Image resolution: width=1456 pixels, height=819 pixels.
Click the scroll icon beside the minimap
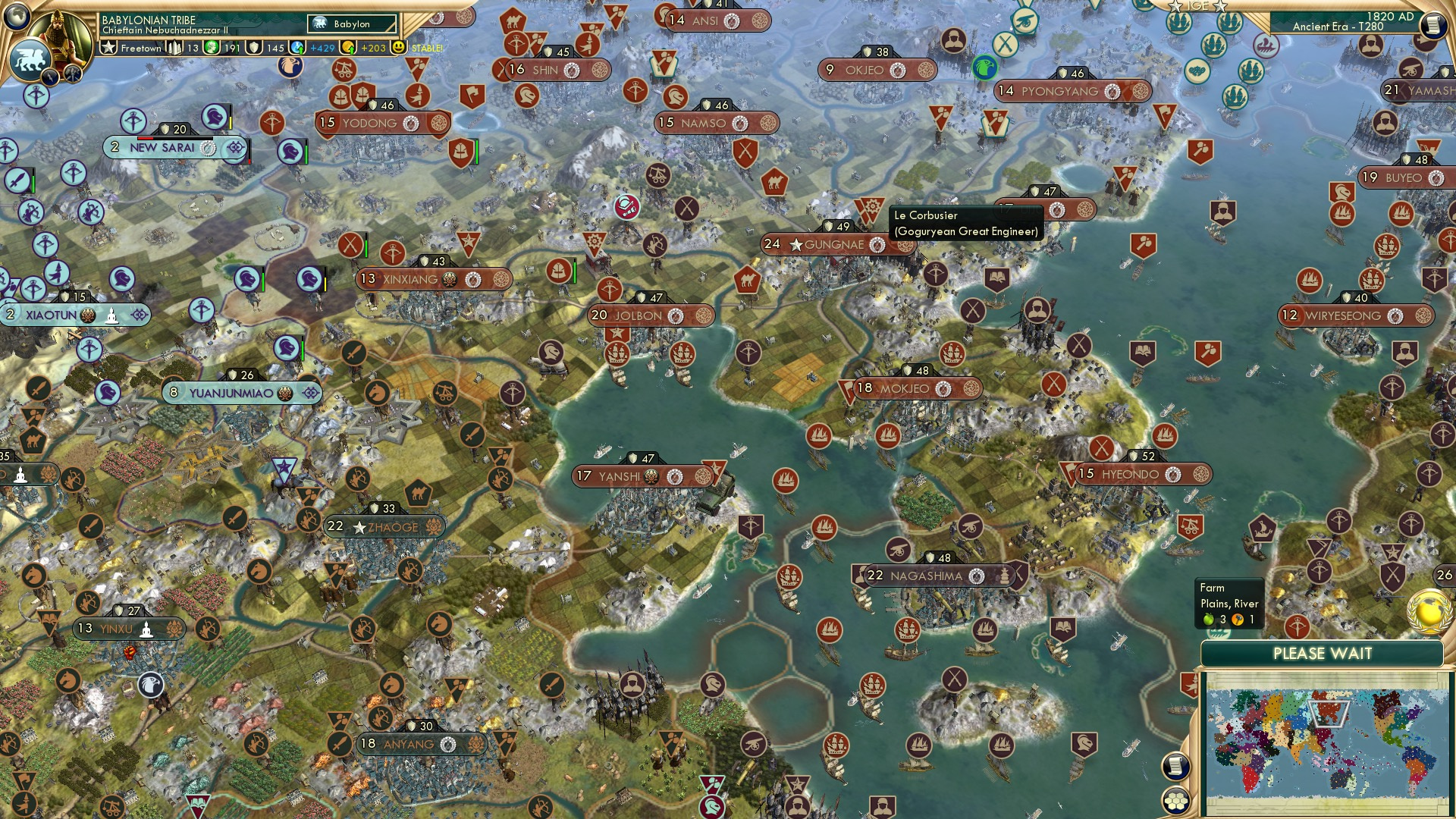1176,767
